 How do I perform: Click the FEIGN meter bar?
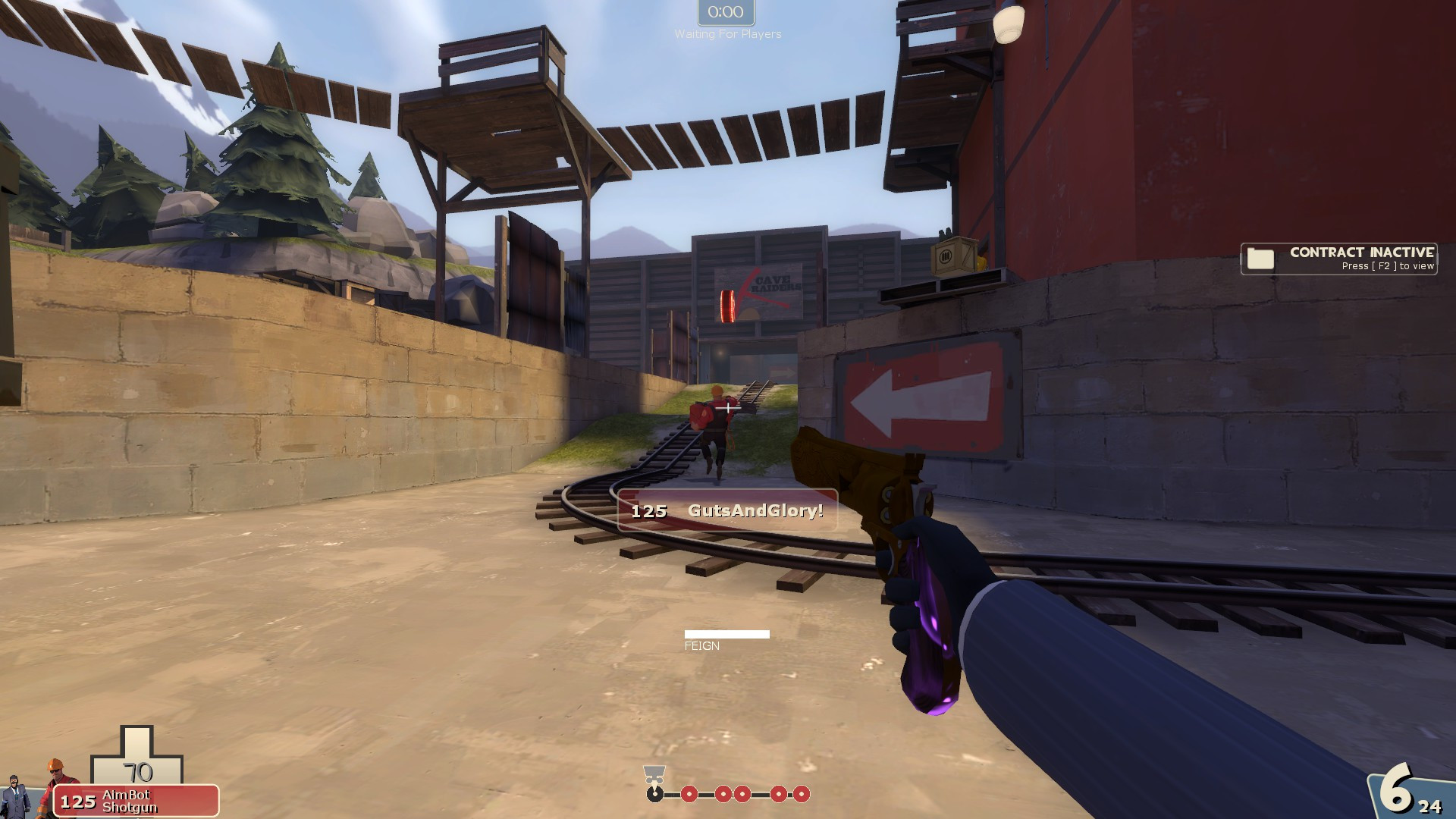[727, 632]
